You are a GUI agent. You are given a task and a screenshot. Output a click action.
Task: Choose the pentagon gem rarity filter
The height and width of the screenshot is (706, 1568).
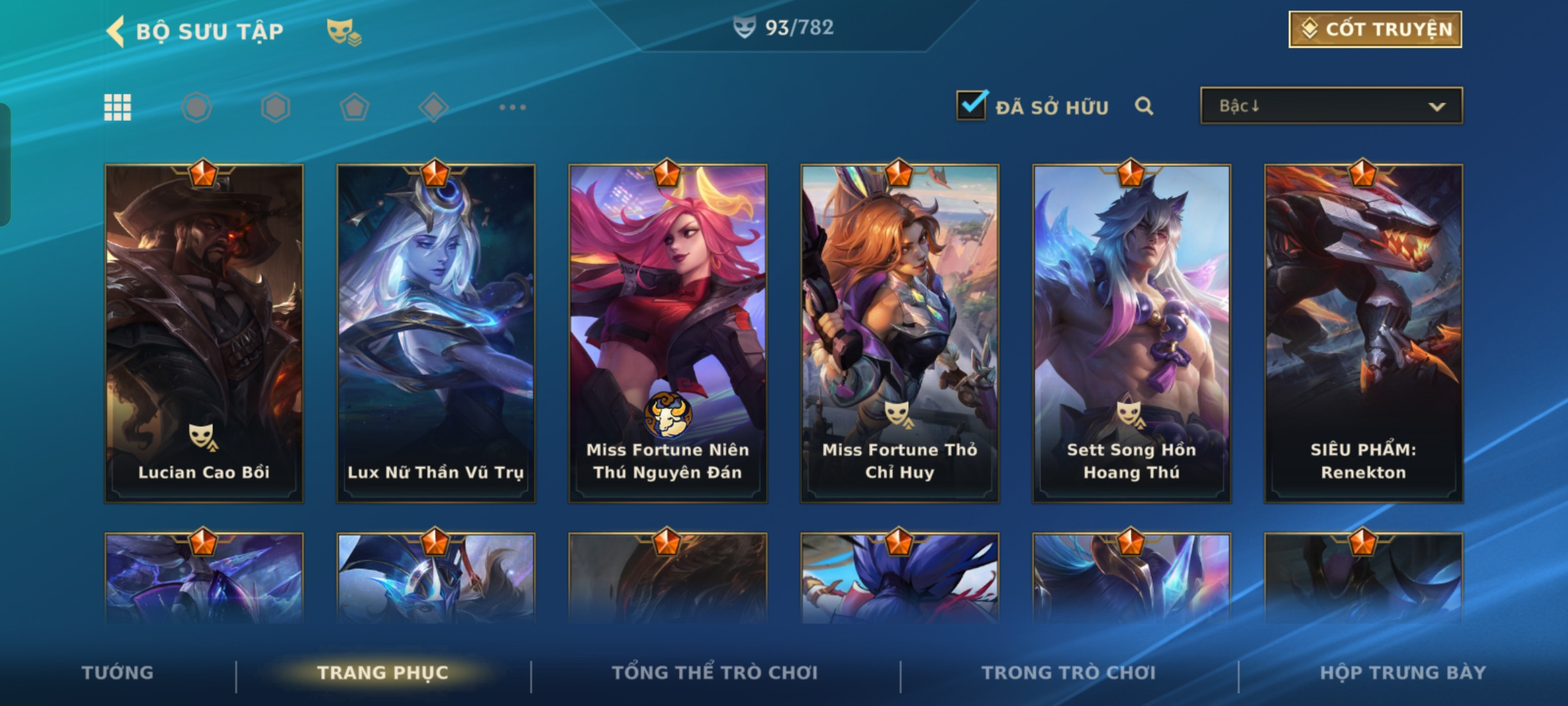click(354, 107)
